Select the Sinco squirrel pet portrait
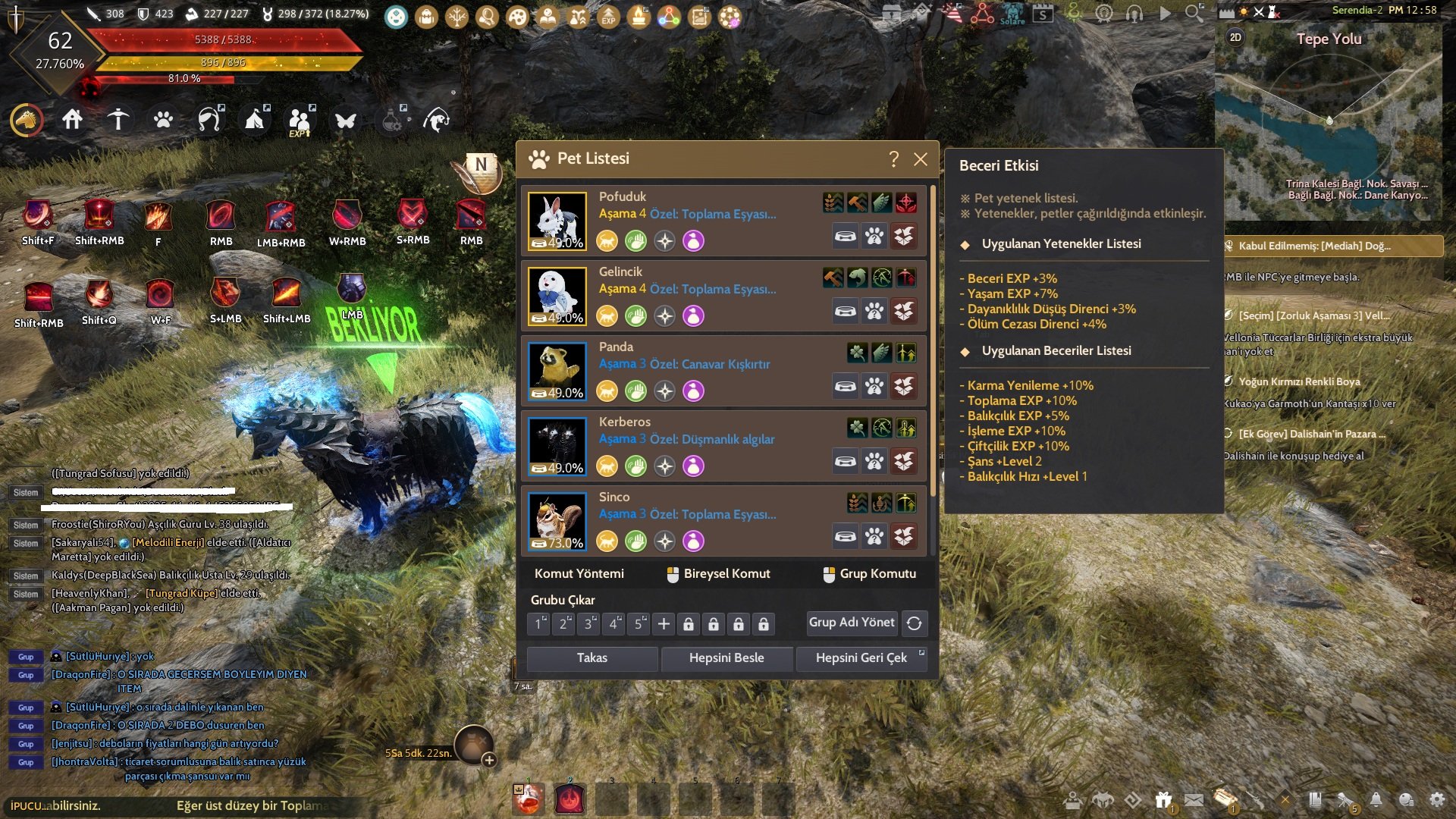The width and height of the screenshot is (1456, 819). (557, 521)
